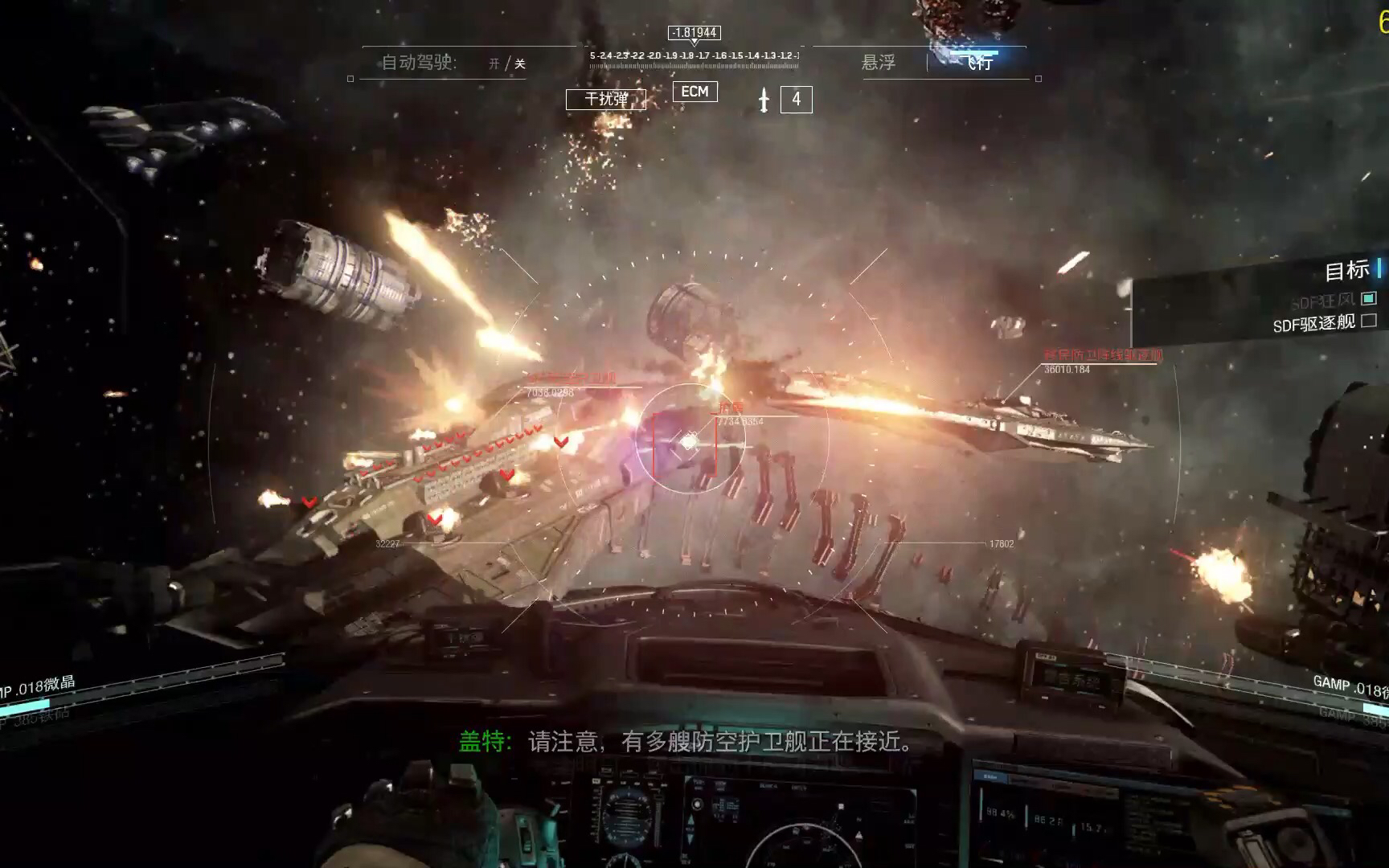Switch to 悬浮 hover mode

(x=878, y=63)
